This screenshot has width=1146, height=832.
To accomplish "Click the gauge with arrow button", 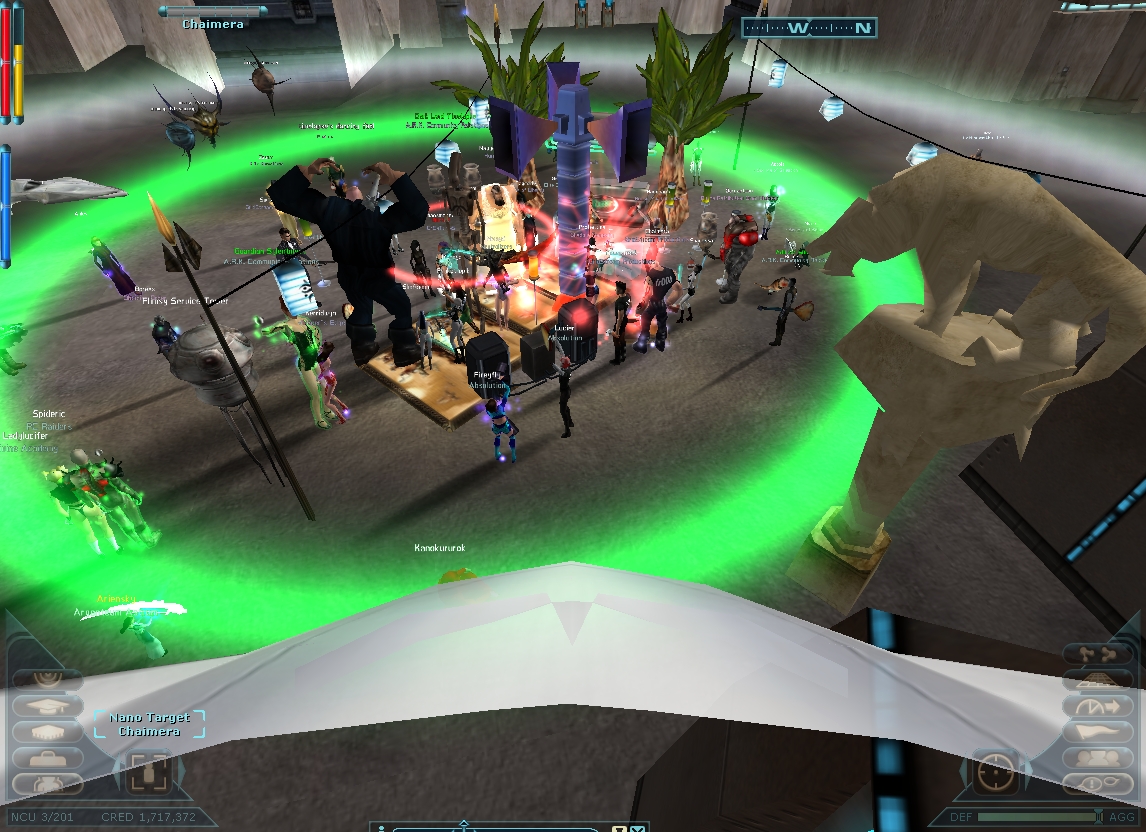I will (x=1098, y=706).
